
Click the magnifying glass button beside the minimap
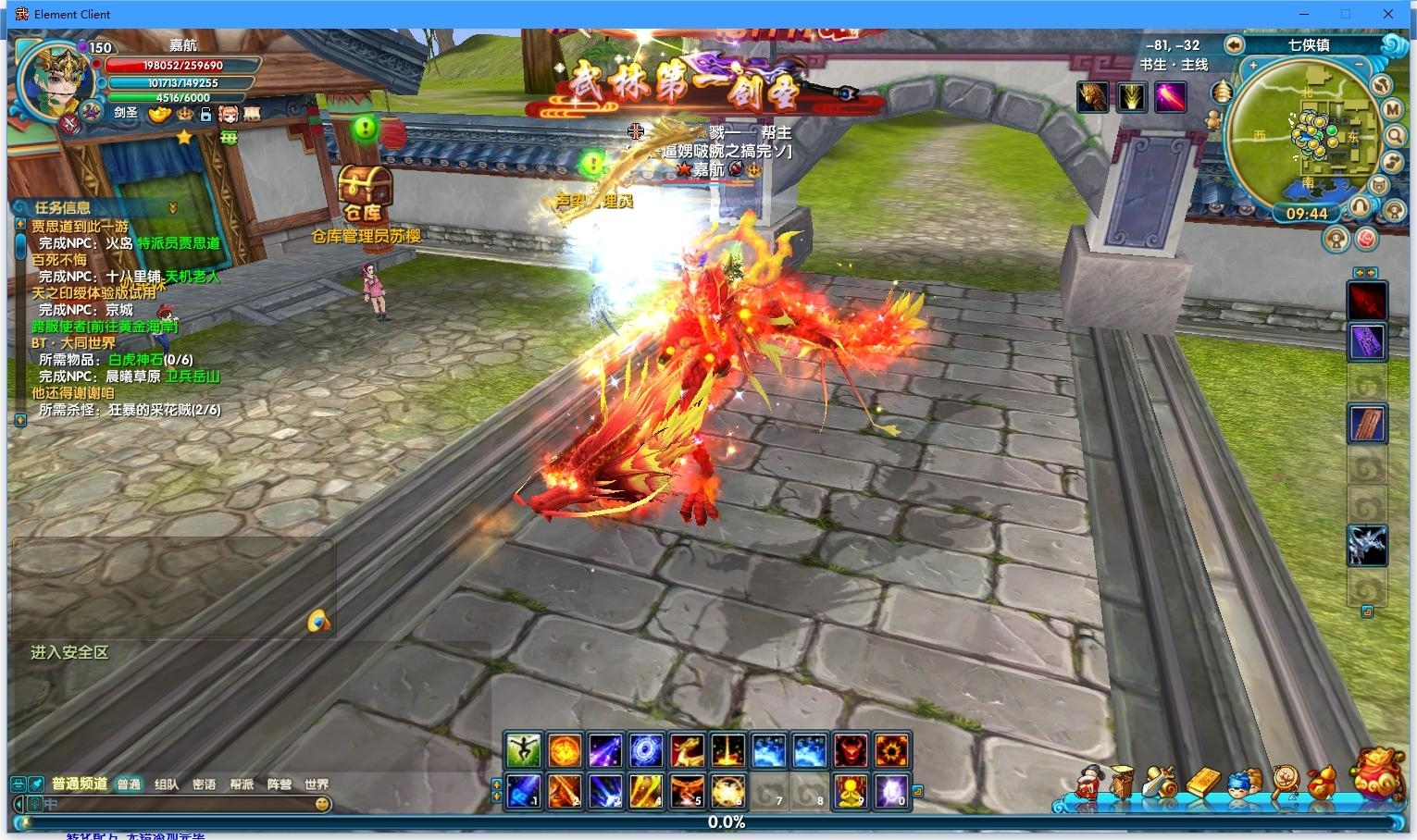click(1395, 135)
